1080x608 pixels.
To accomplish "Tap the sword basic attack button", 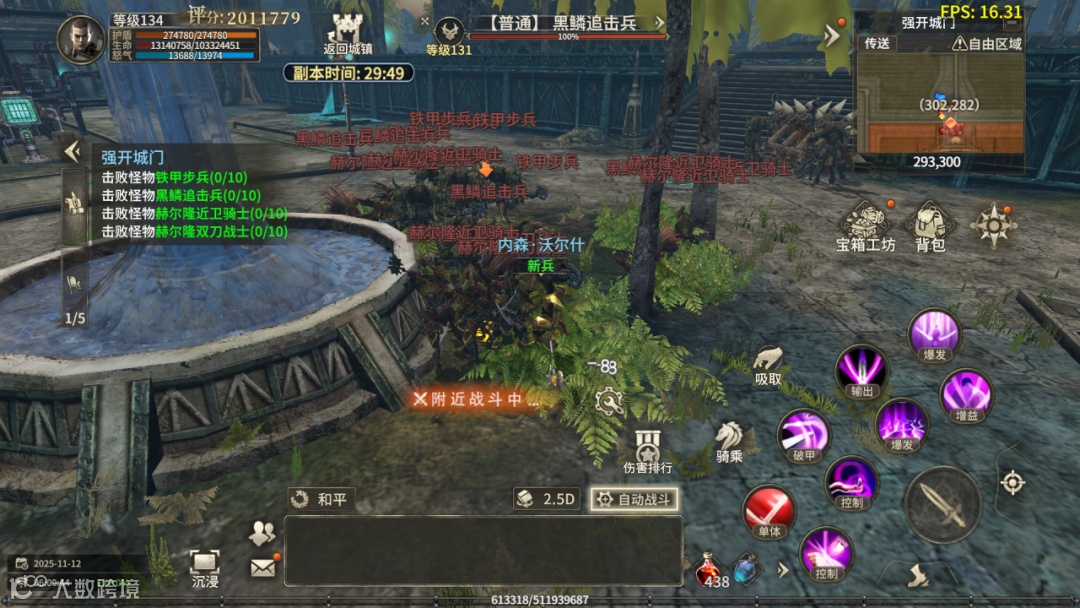I will tap(942, 504).
